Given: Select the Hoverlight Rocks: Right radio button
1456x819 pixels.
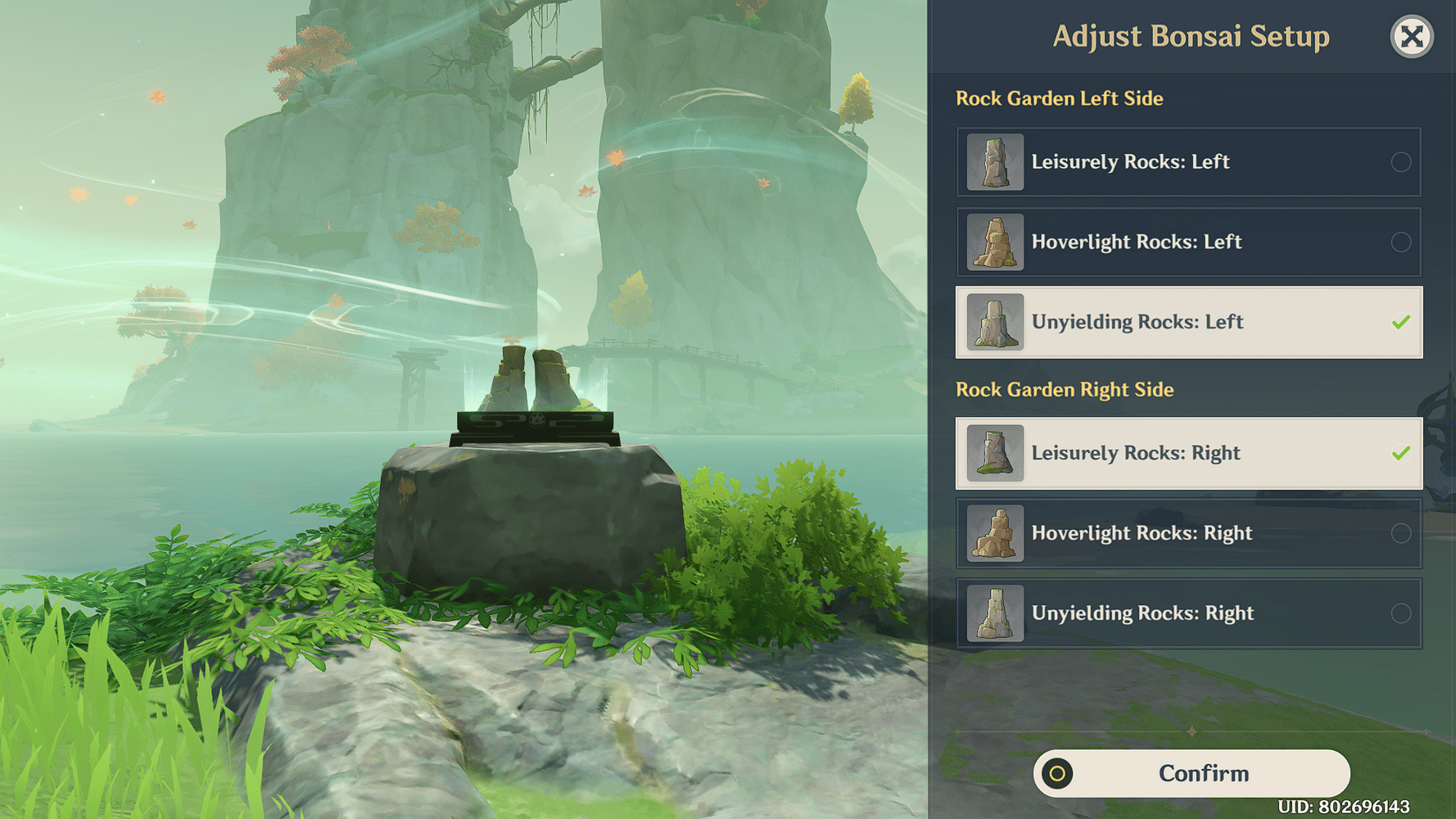Looking at the screenshot, I should point(1399,533).
